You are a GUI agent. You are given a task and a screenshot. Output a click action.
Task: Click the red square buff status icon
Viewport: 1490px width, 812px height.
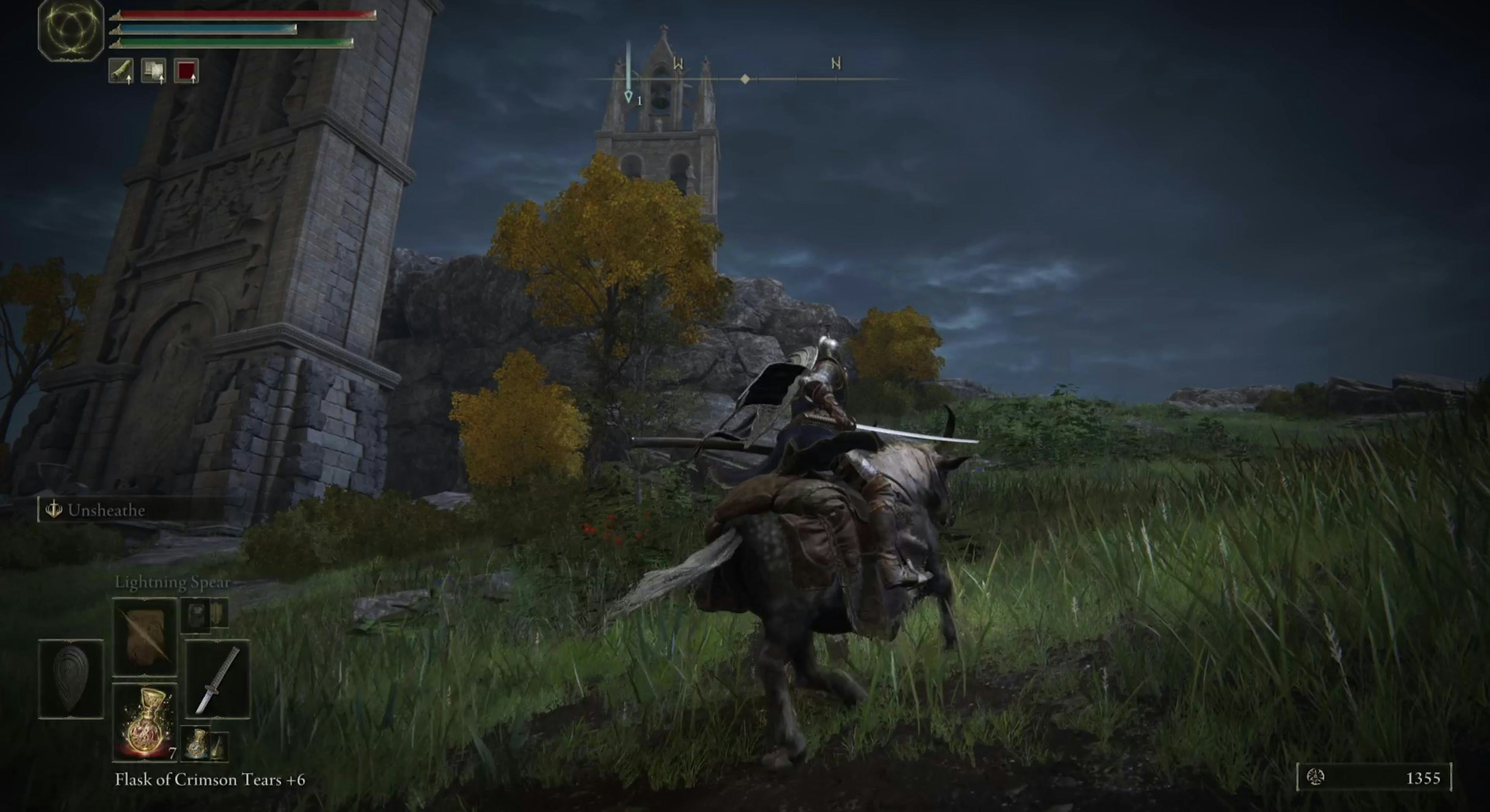click(186, 71)
